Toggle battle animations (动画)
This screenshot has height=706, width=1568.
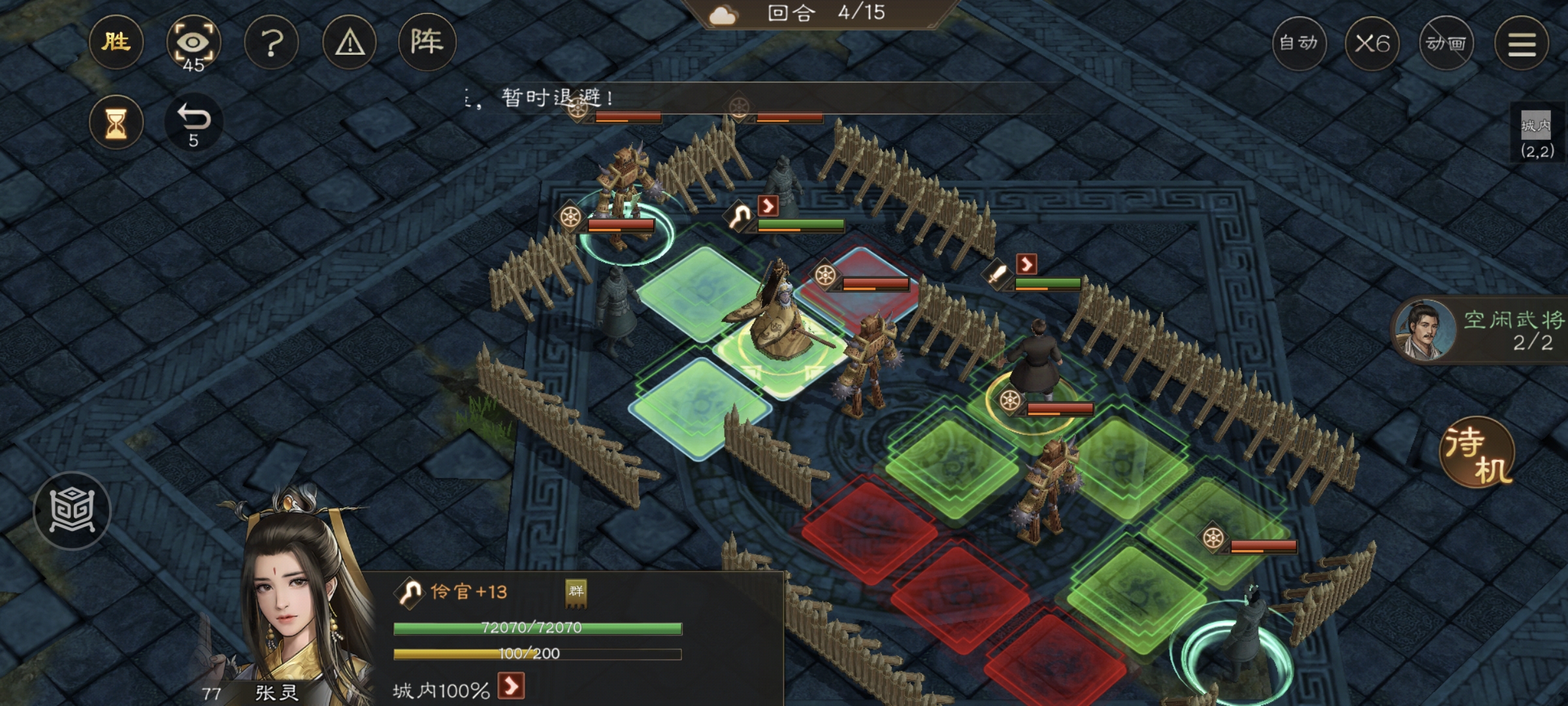[1446, 44]
